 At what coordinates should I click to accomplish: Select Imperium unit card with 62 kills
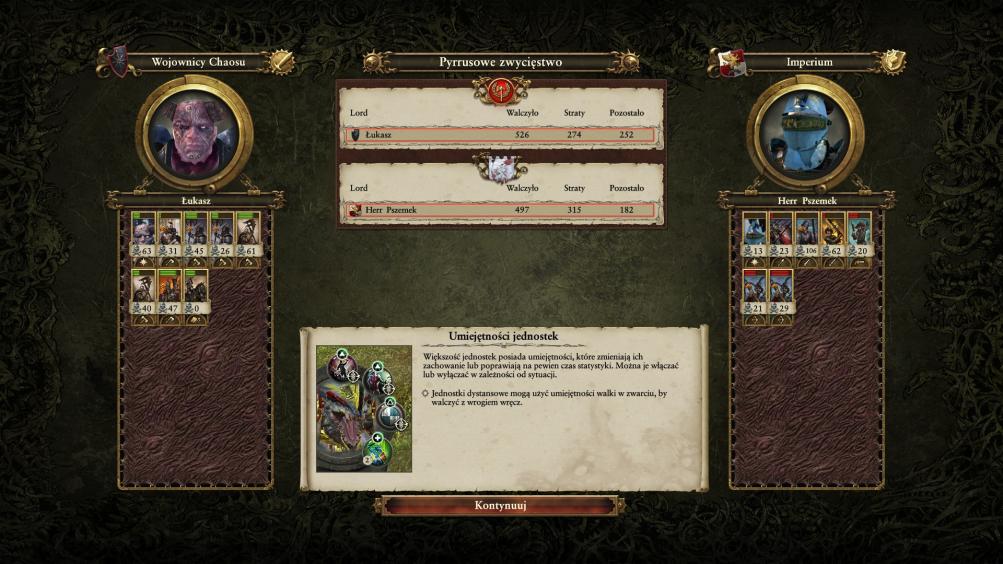click(x=833, y=235)
